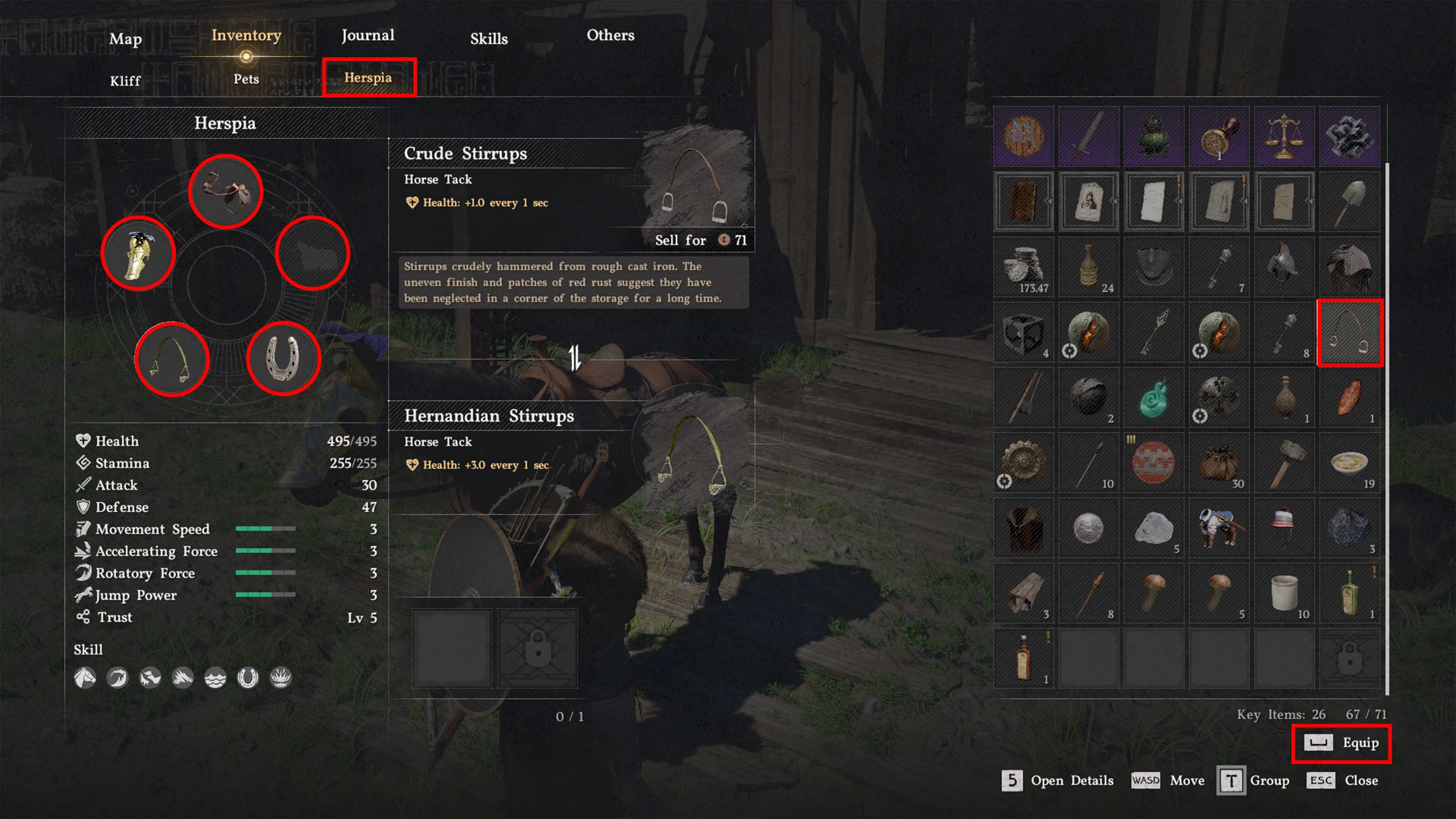Select the saddle equipment slot

point(226,192)
